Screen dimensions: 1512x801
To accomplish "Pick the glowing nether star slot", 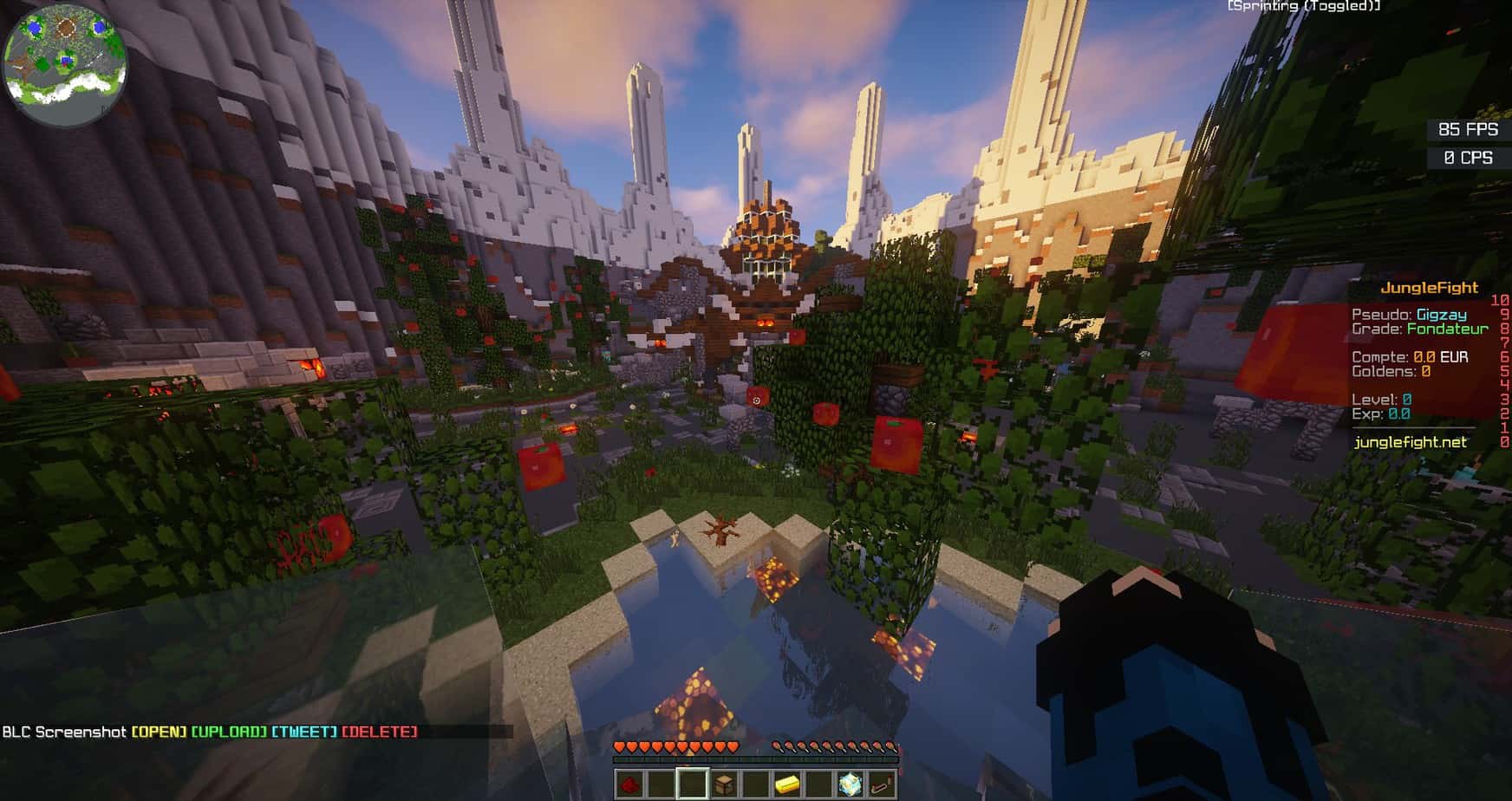I will tap(850, 784).
